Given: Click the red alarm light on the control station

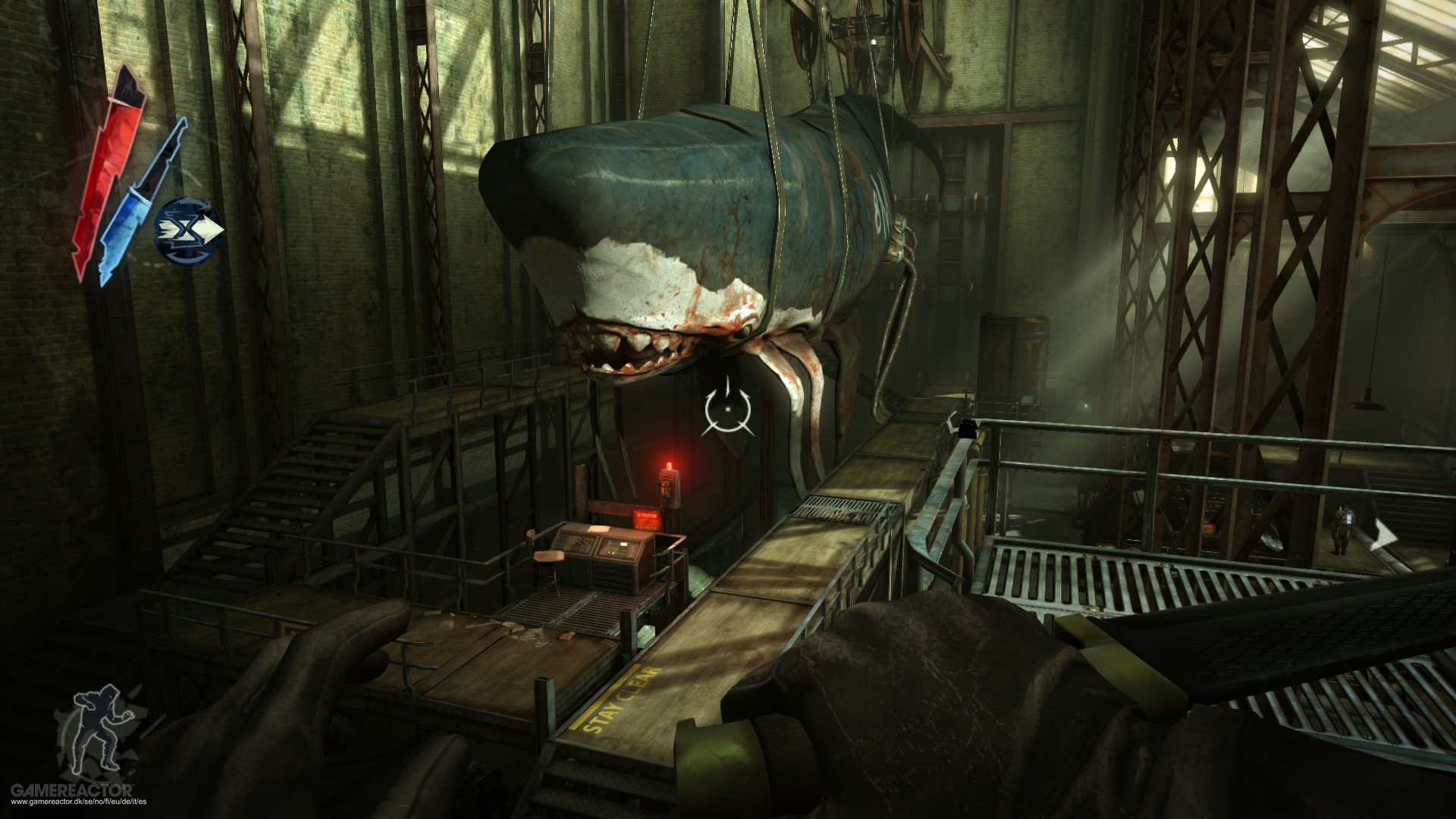Looking at the screenshot, I should coord(668,466).
